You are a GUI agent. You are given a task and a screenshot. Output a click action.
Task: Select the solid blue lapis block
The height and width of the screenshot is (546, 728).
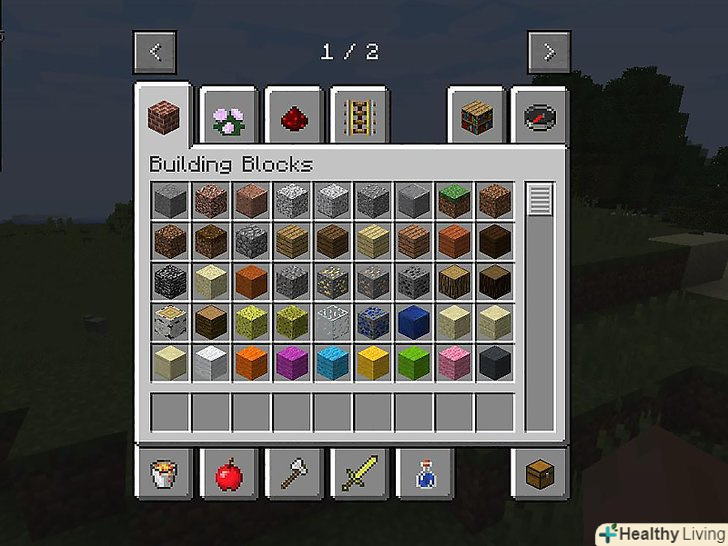point(413,321)
